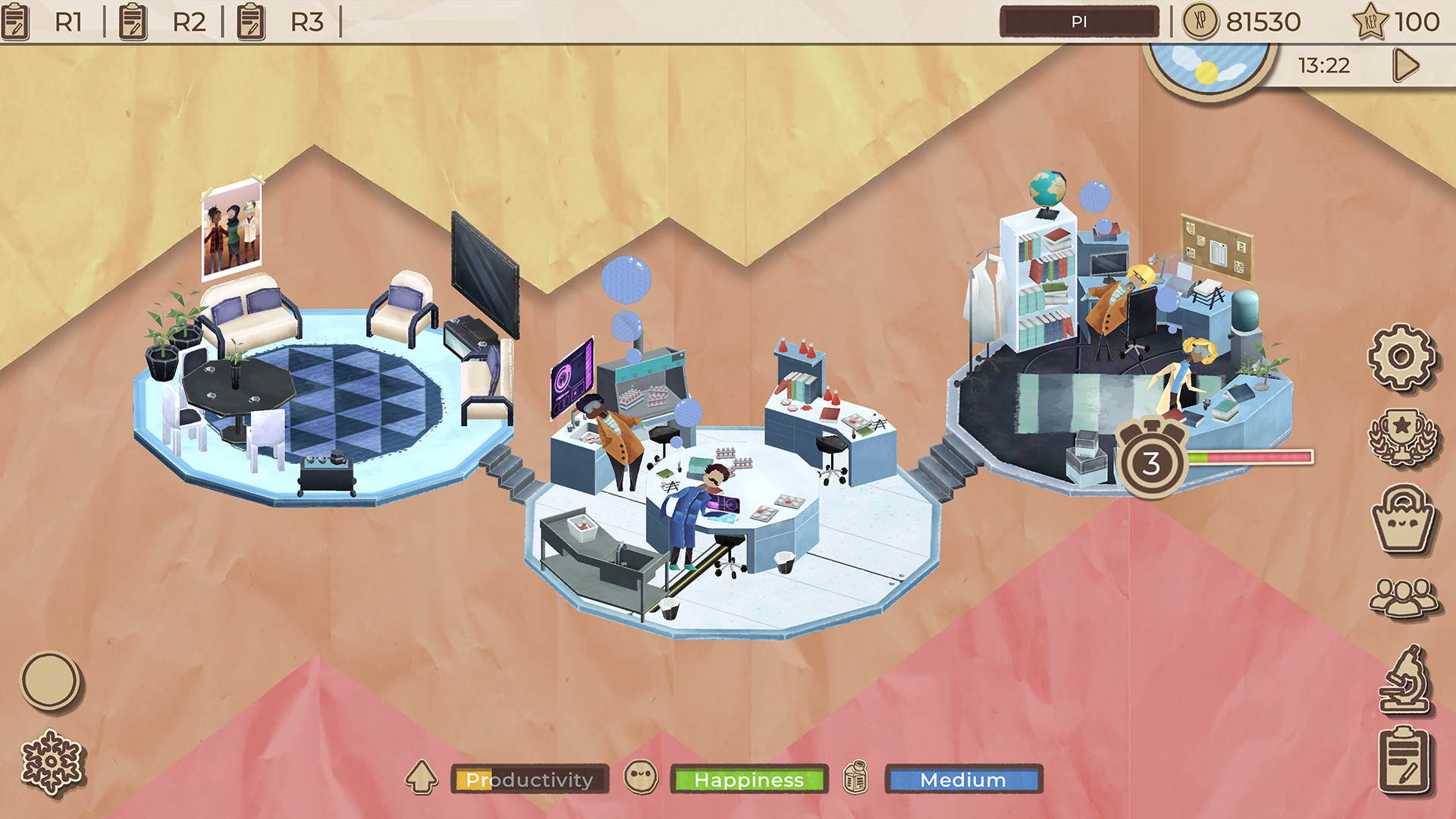Switch to the R2 tab
The height and width of the screenshot is (819, 1456).
pos(189,22)
